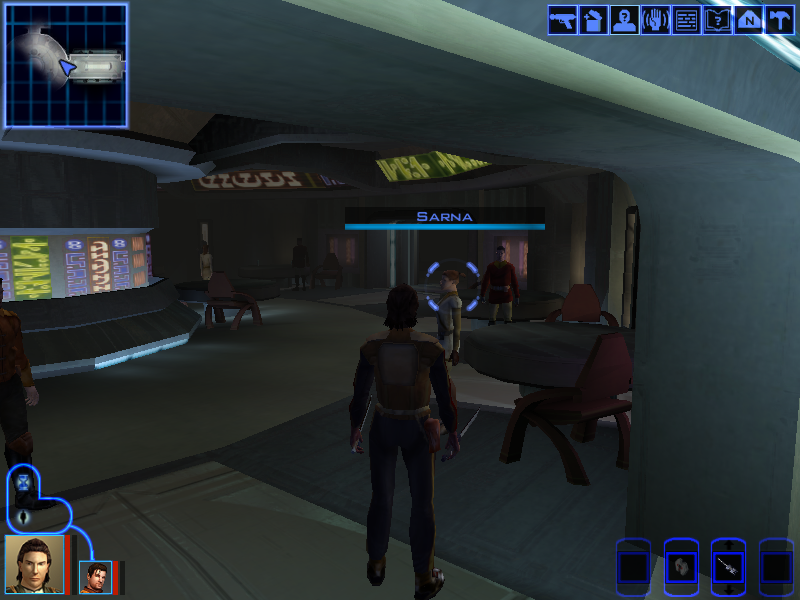Click the minimap in the corner
800x600 pixels.
(x=66, y=66)
